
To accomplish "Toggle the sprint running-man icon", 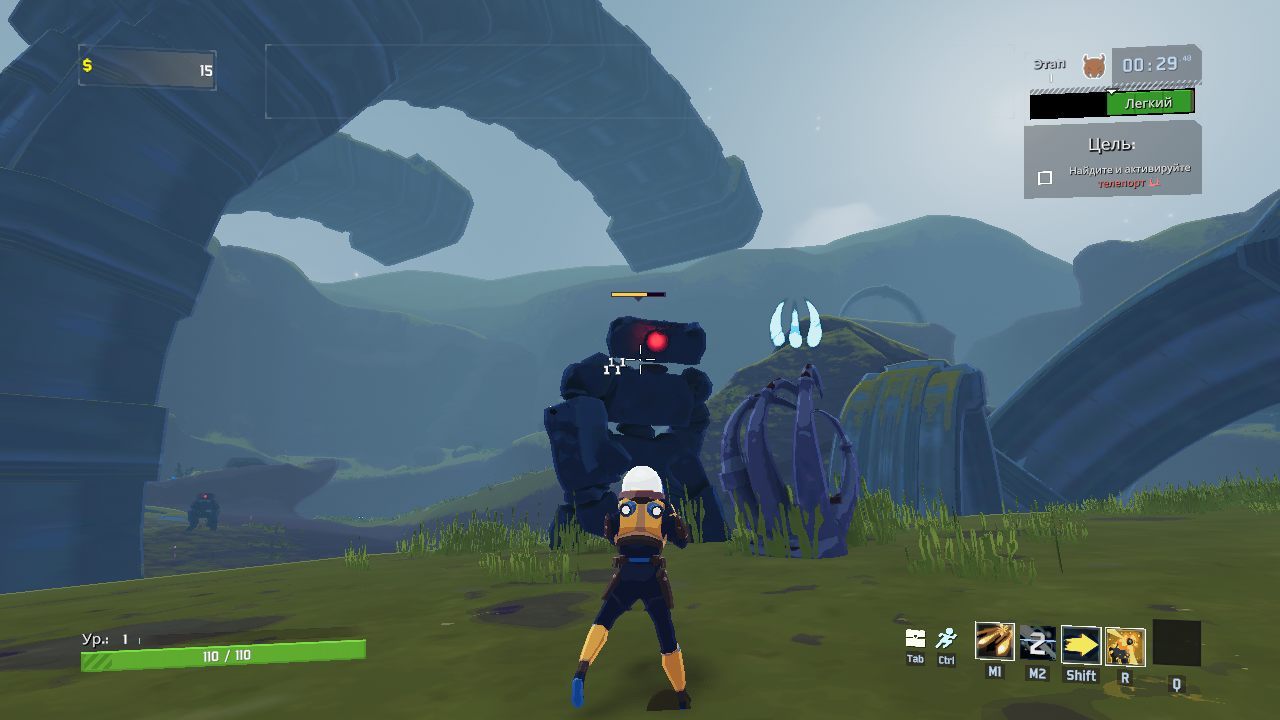I will (x=946, y=638).
